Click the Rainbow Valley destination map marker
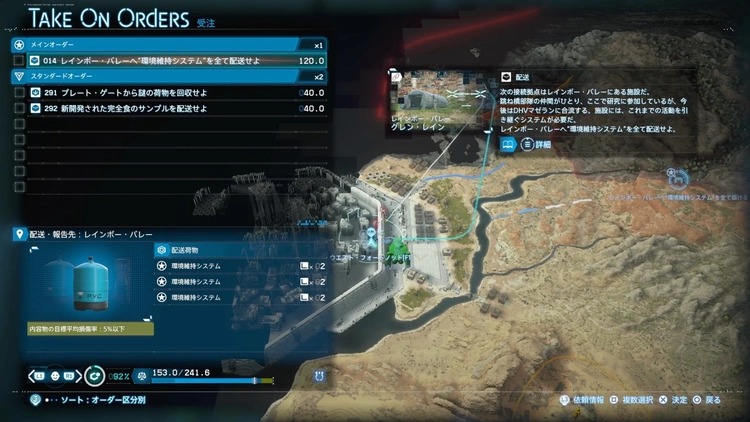Image resolution: width=750 pixels, height=422 pixels. click(x=679, y=177)
